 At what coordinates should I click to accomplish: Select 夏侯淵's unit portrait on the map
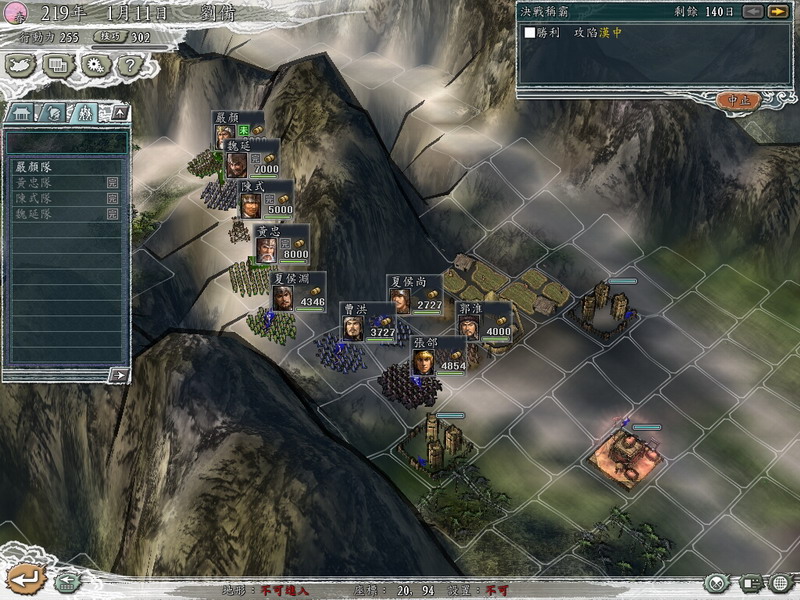tap(284, 297)
